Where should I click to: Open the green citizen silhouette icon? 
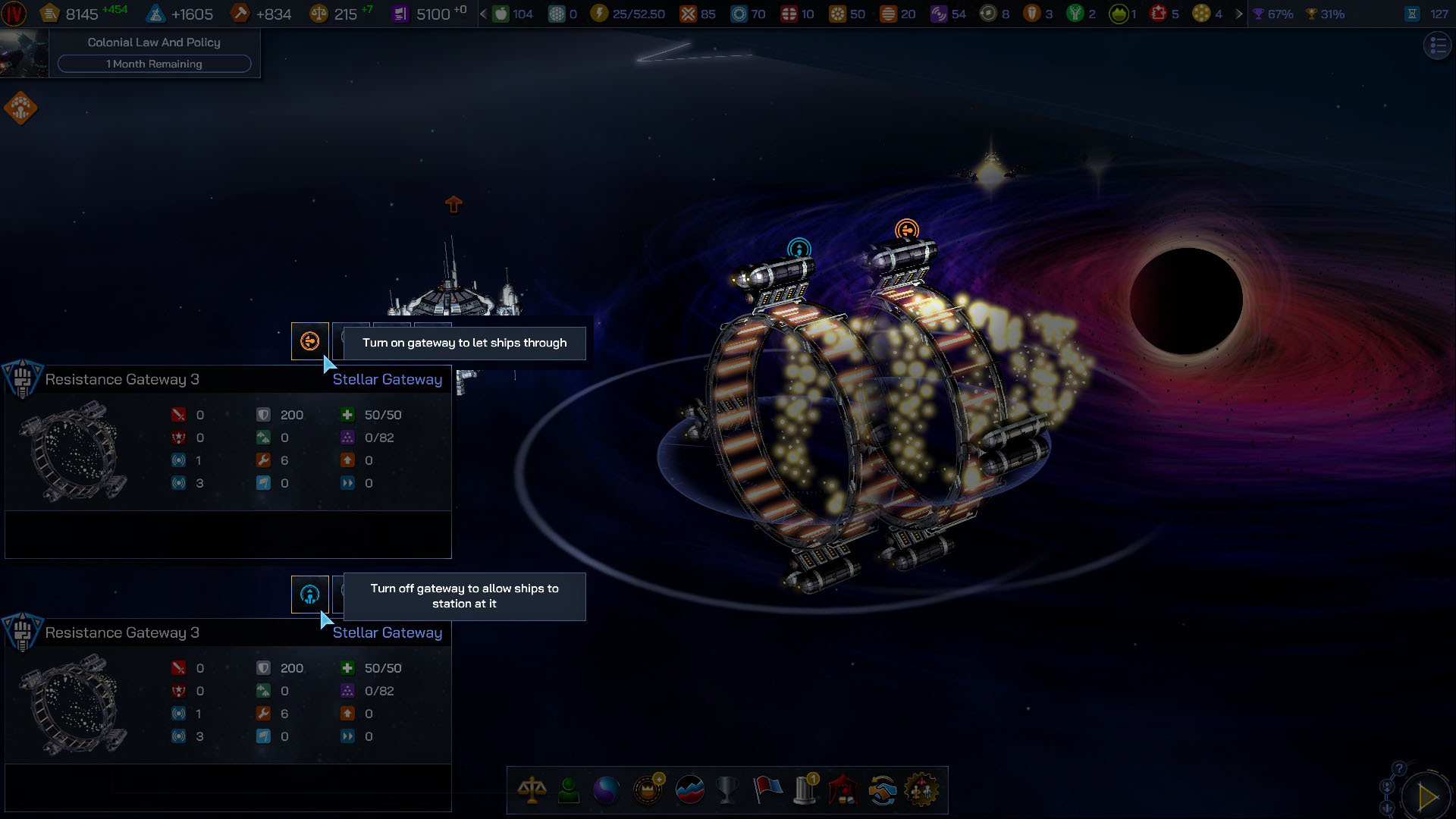point(569,790)
